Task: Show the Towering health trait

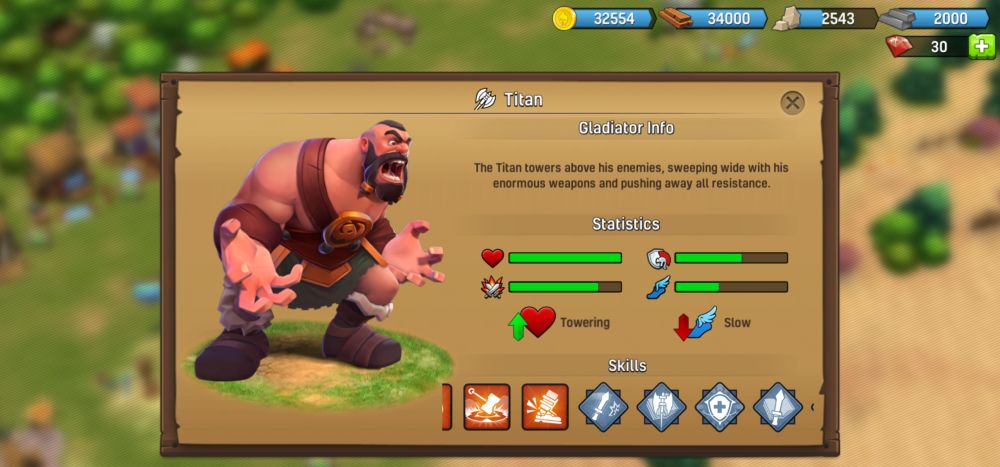Action: point(539,323)
